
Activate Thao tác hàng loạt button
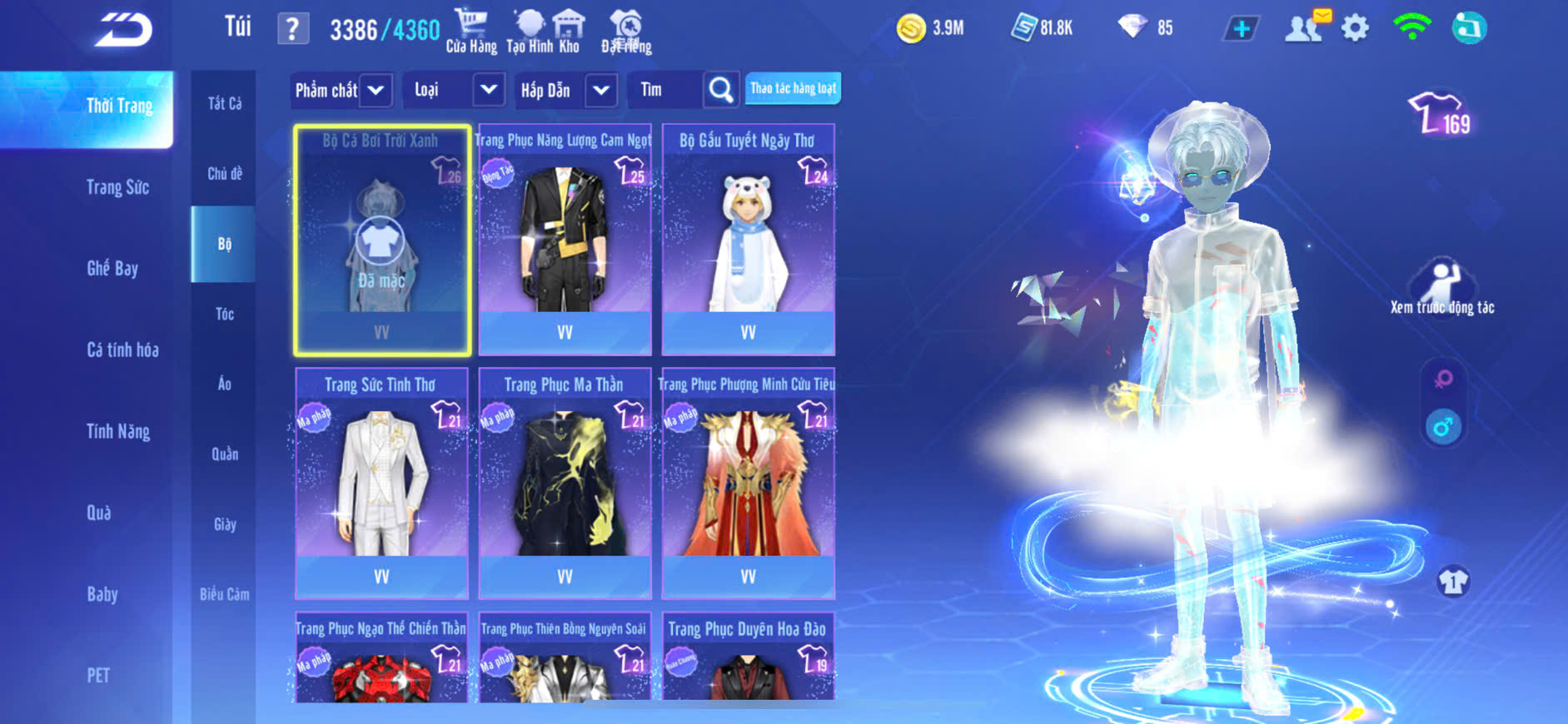tap(793, 88)
